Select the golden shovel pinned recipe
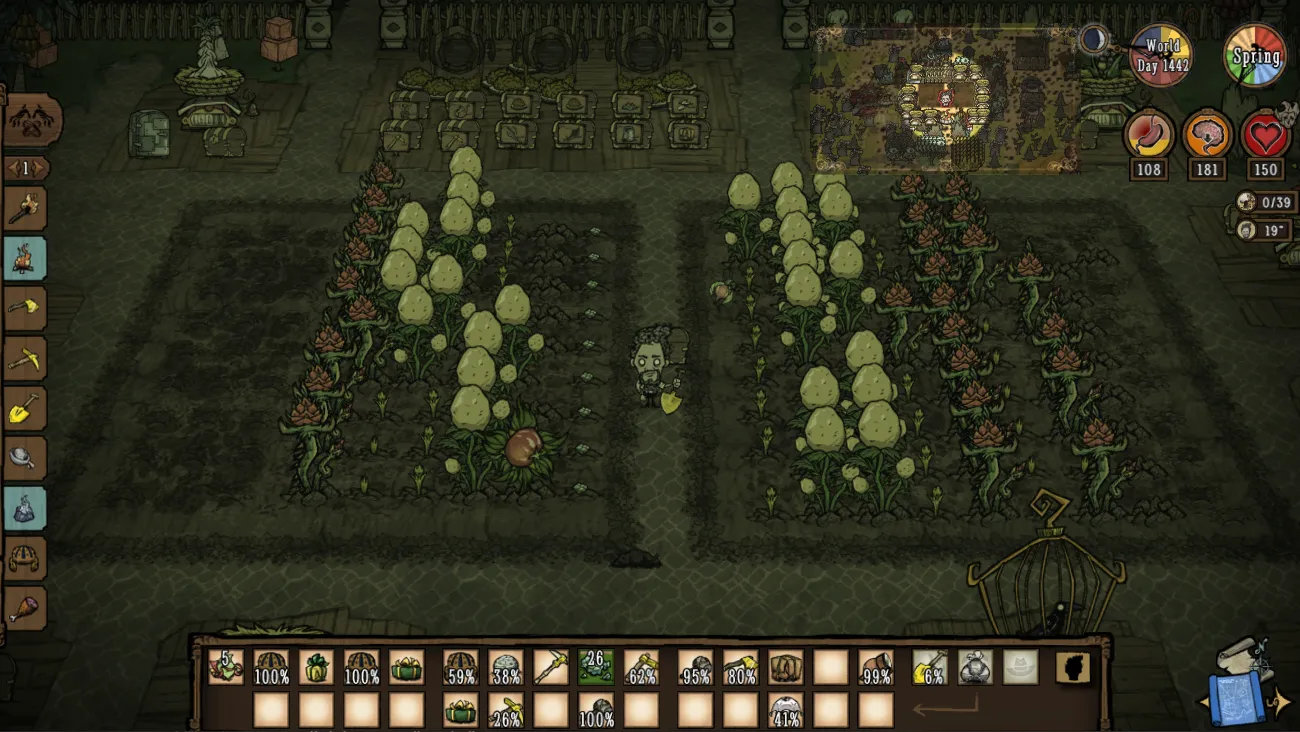Screen dimensions: 1300x732 (x=25, y=408)
